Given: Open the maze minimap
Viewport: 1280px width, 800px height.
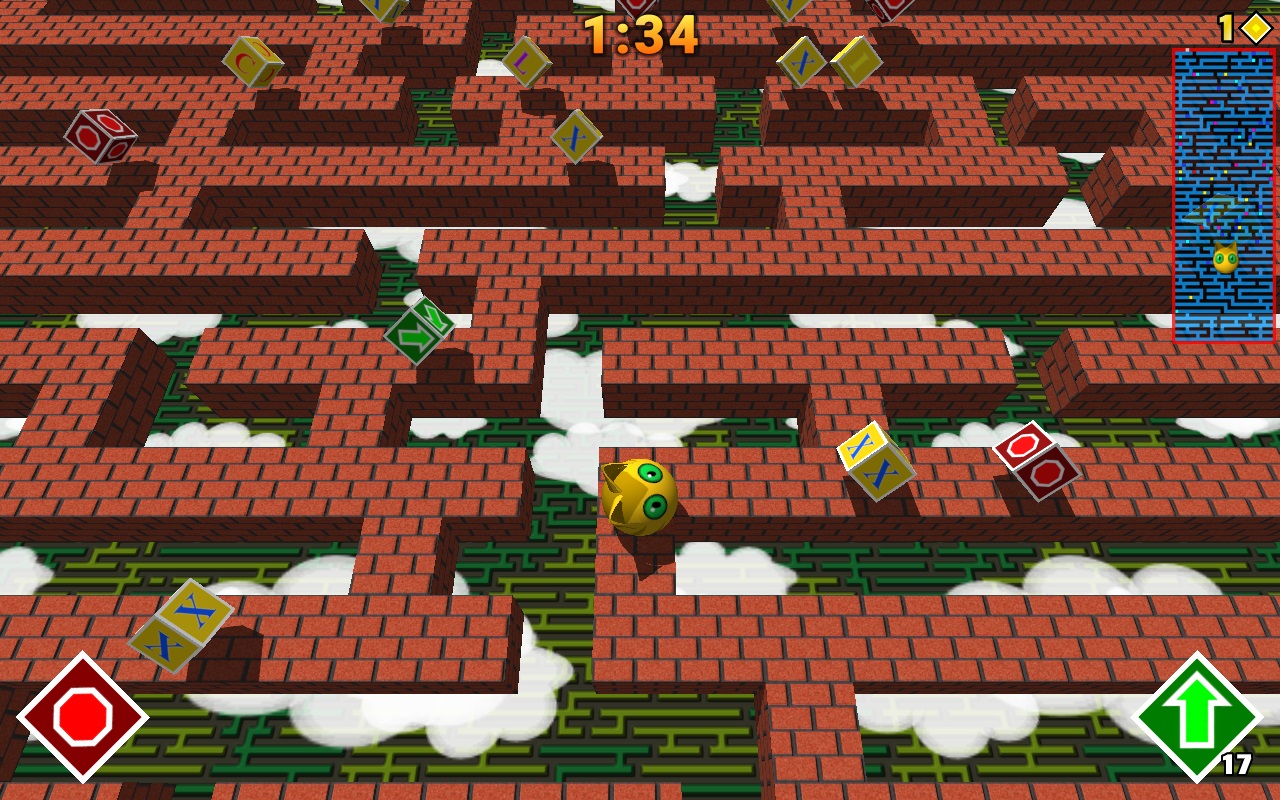Looking at the screenshot, I should (x=1224, y=196).
